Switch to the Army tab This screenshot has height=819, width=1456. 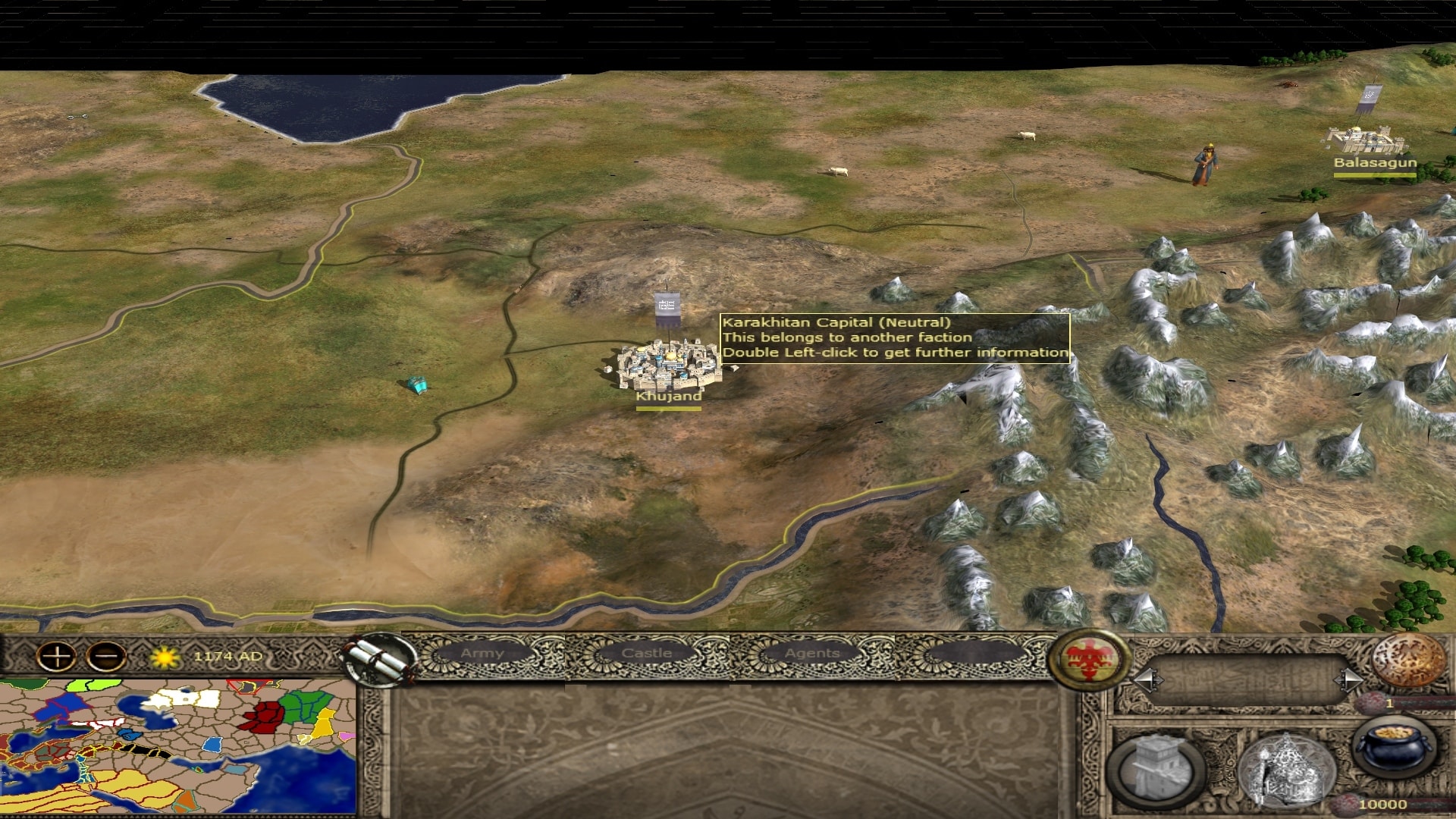482,654
